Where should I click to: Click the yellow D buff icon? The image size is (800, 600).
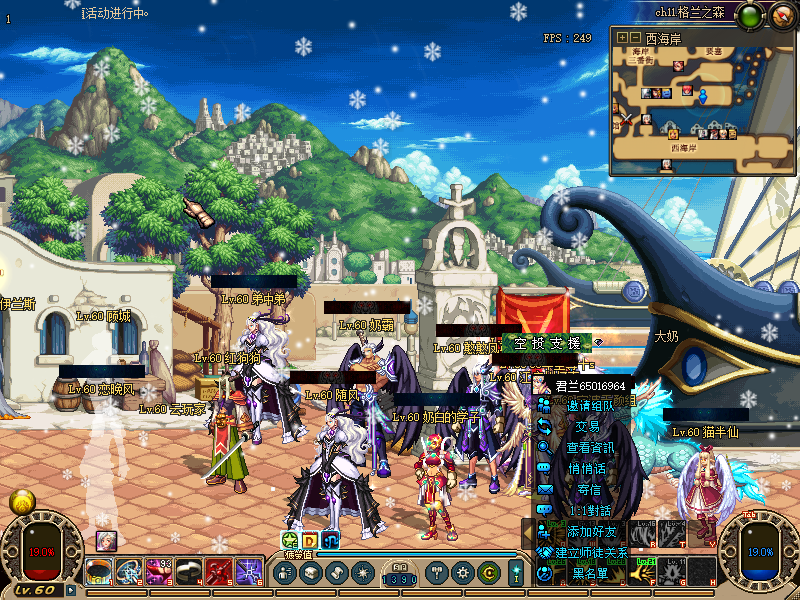[310, 540]
